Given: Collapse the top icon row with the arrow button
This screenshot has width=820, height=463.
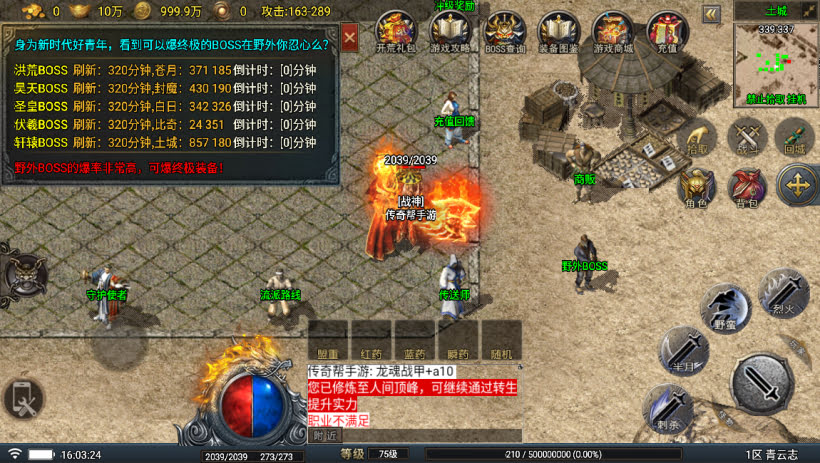Looking at the screenshot, I should [711, 14].
